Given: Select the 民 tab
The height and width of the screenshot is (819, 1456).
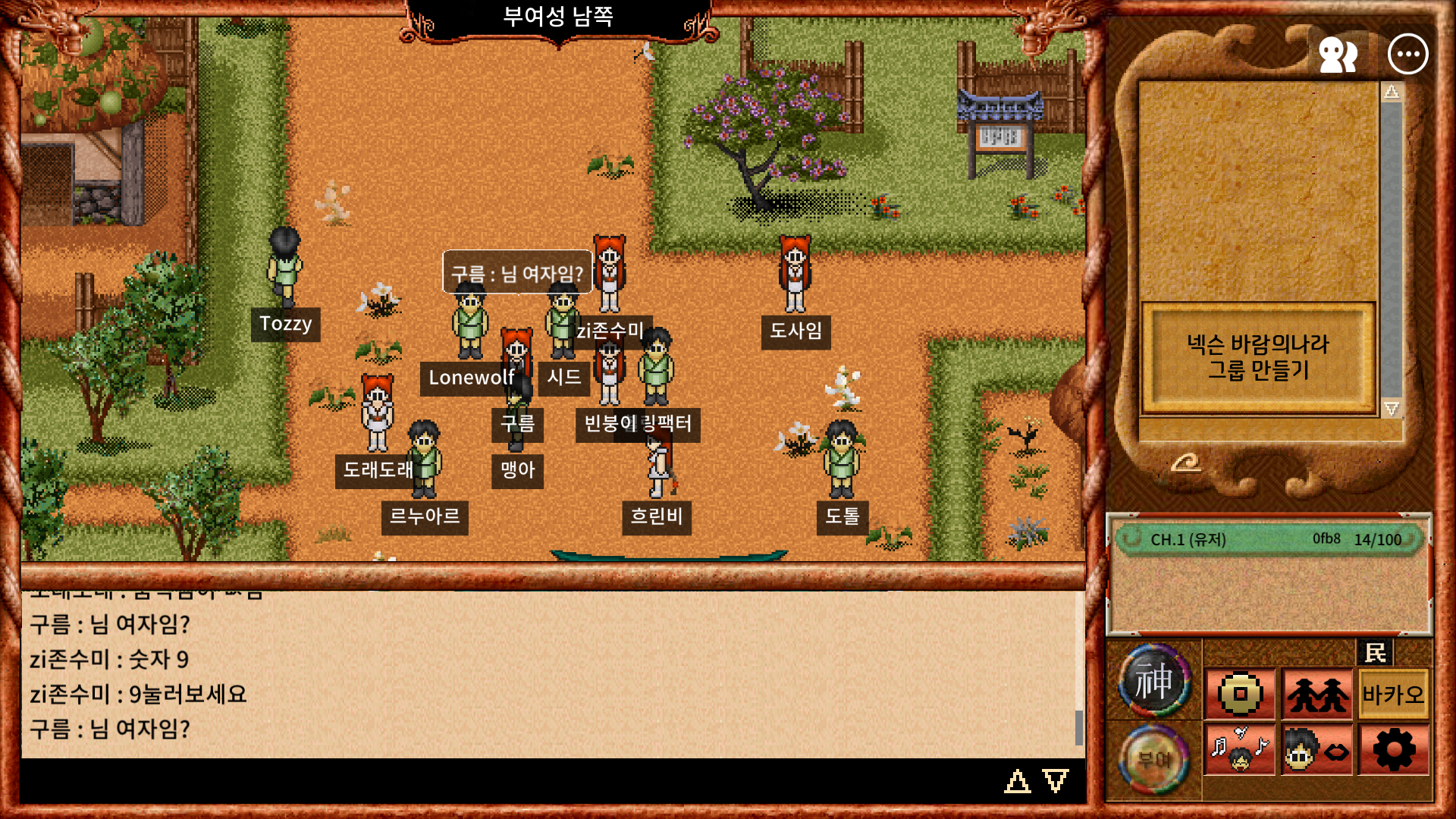Looking at the screenshot, I should (1375, 652).
